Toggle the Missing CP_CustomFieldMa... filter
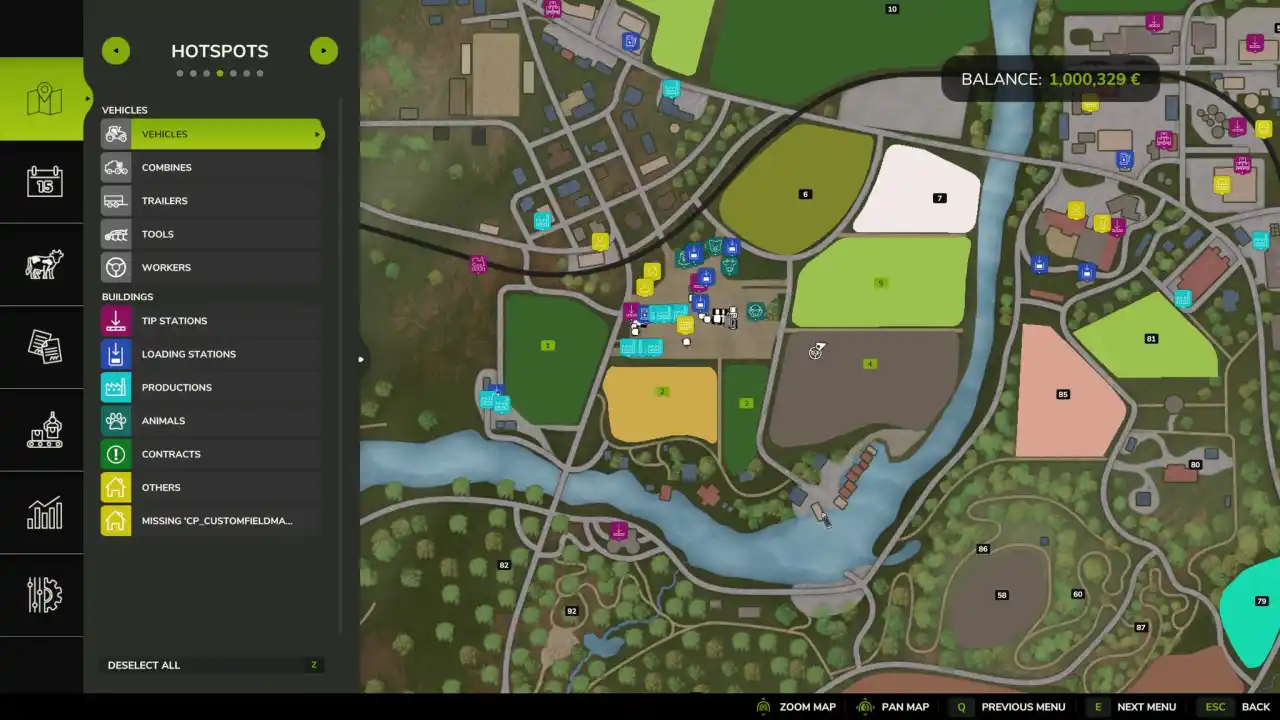Viewport: 1280px width, 720px height. point(212,521)
